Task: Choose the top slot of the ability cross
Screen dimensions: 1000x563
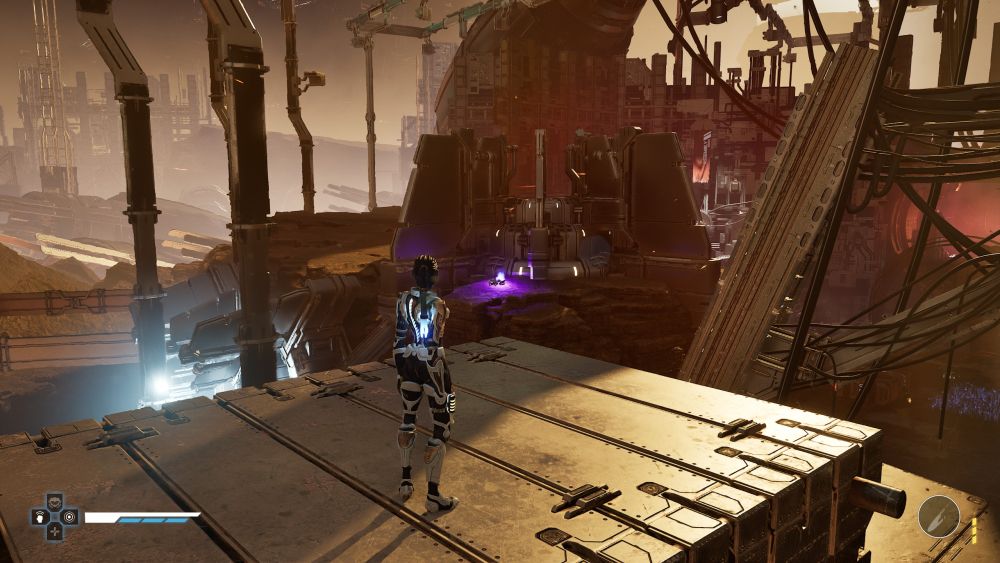Action: pos(55,504)
